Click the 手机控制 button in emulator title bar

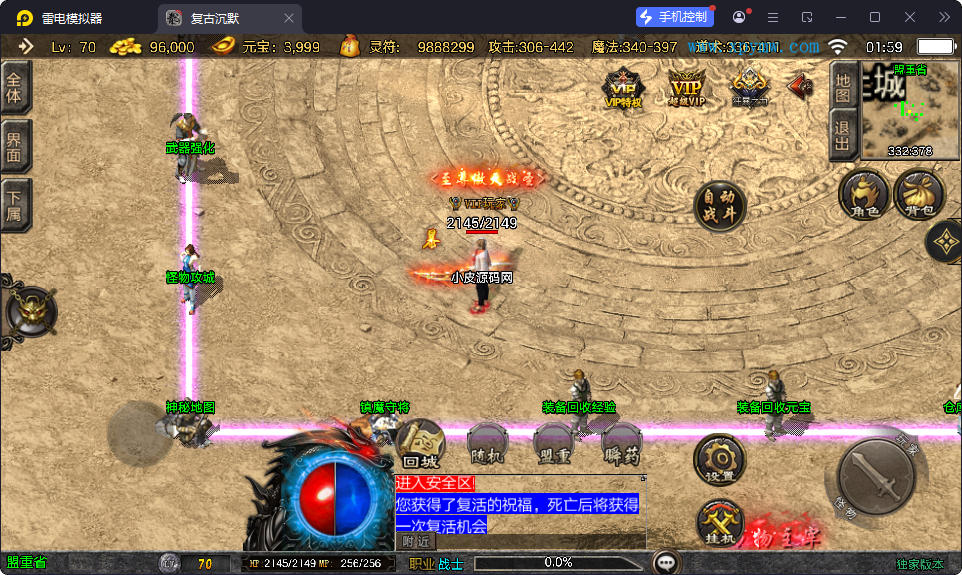click(675, 17)
